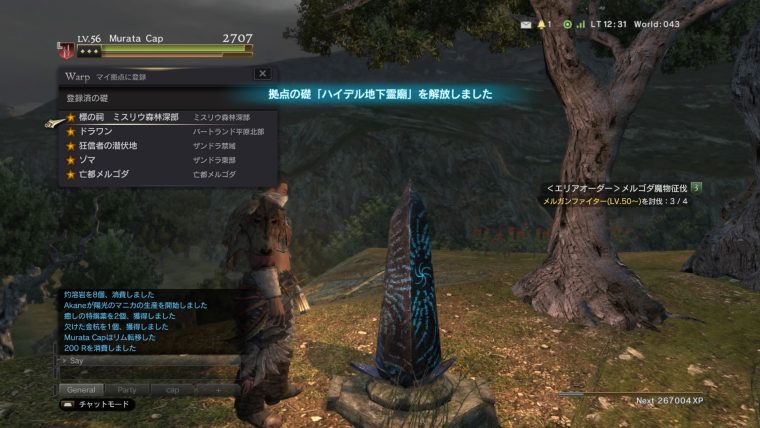Click the Say chat input field
Viewport: 760px width, 428px height.
tap(150, 360)
